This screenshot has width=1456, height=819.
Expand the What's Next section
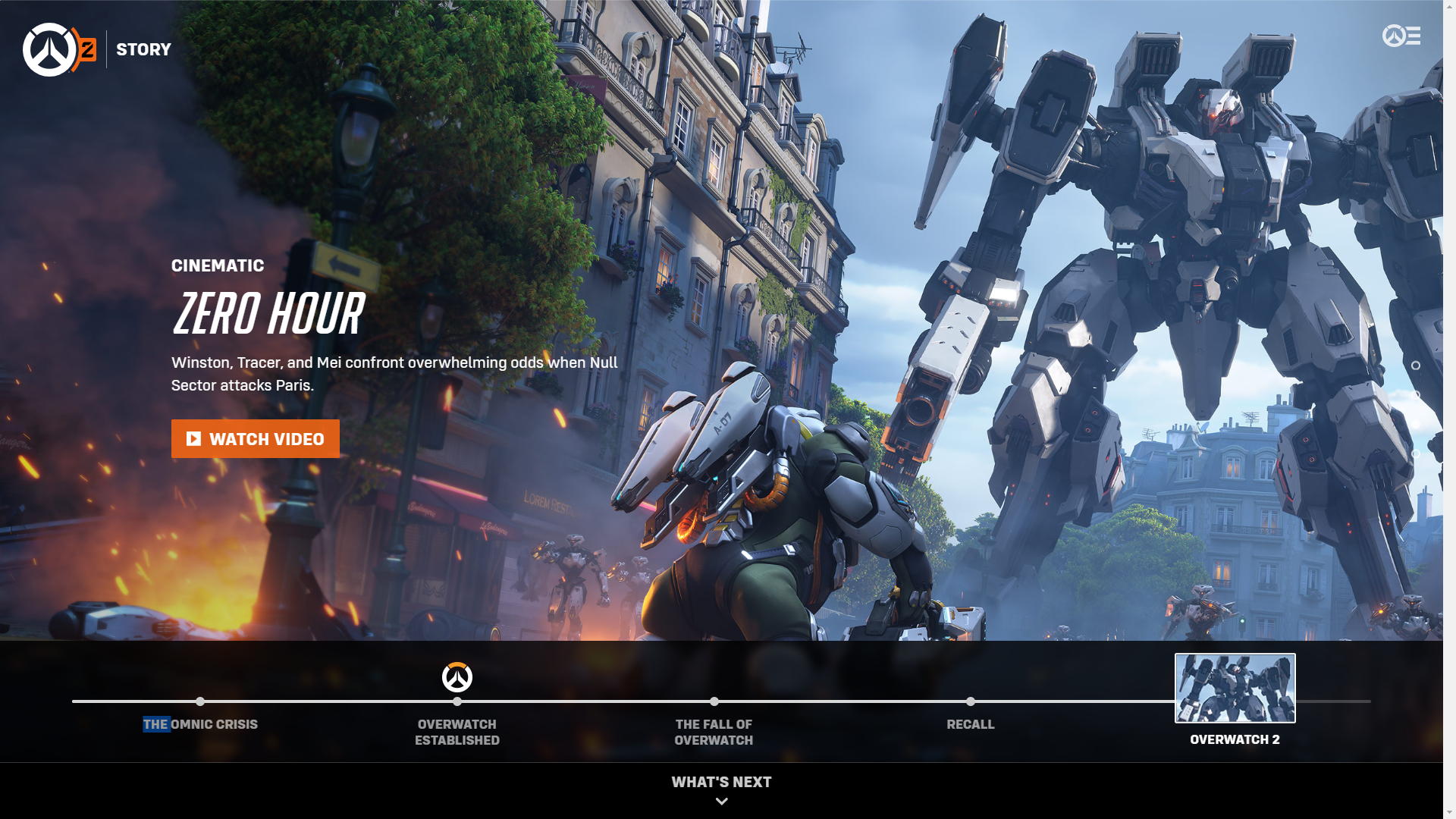coord(721,789)
